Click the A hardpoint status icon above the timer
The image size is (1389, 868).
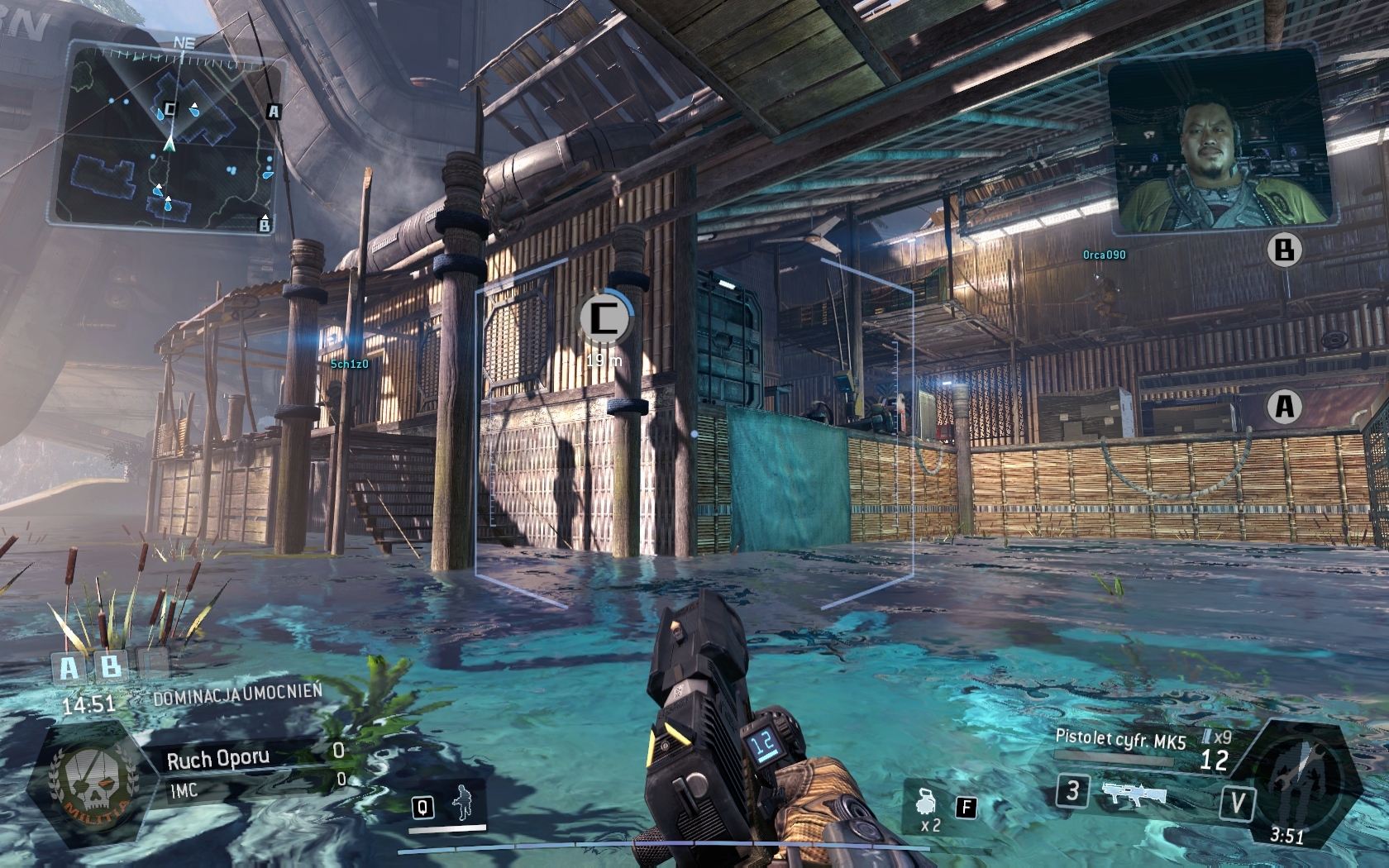(x=69, y=667)
